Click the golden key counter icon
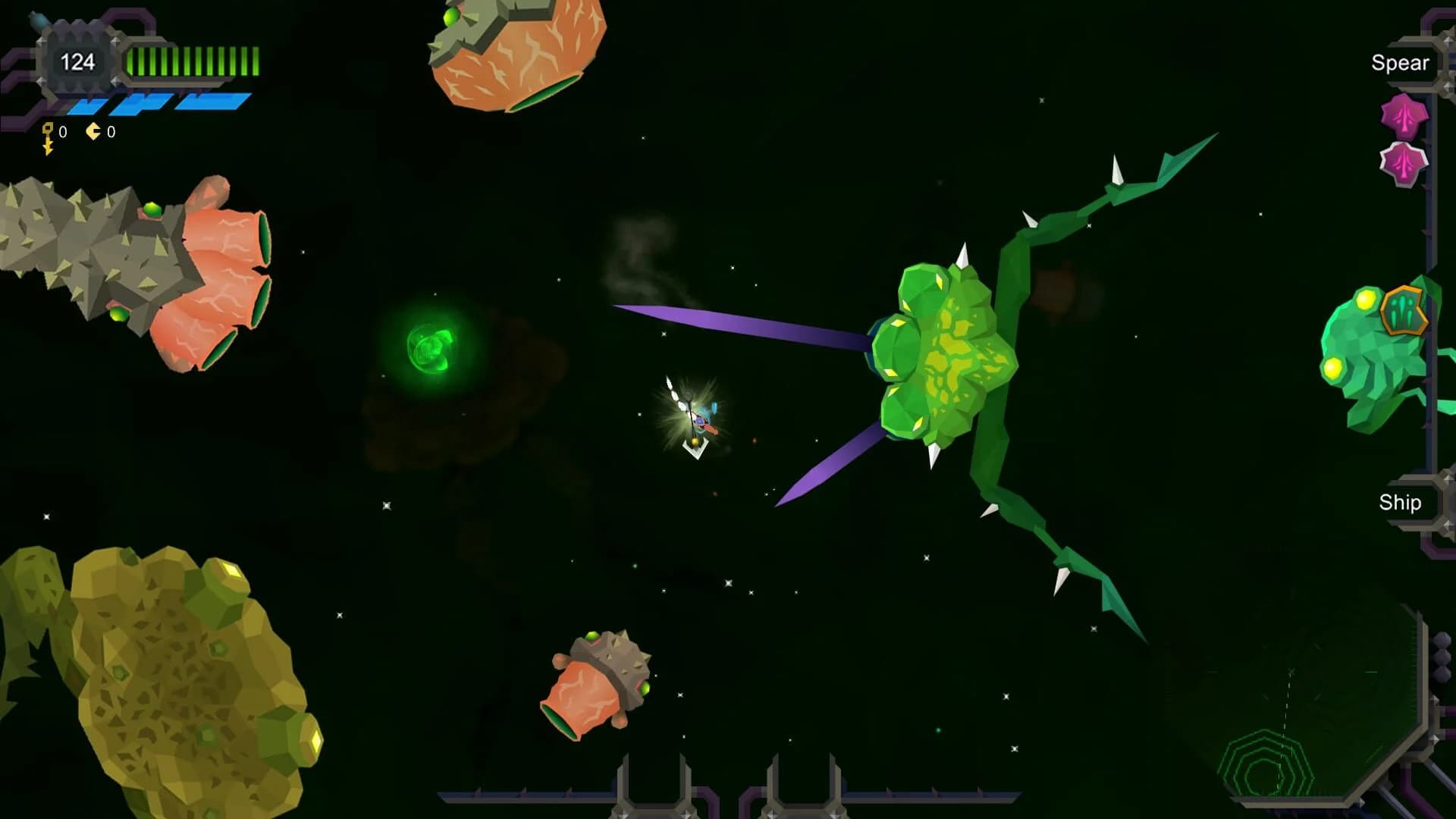Image resolution: width=1456 pixels, height=819 pixels. pyautogui.click(x=47, y=134)
